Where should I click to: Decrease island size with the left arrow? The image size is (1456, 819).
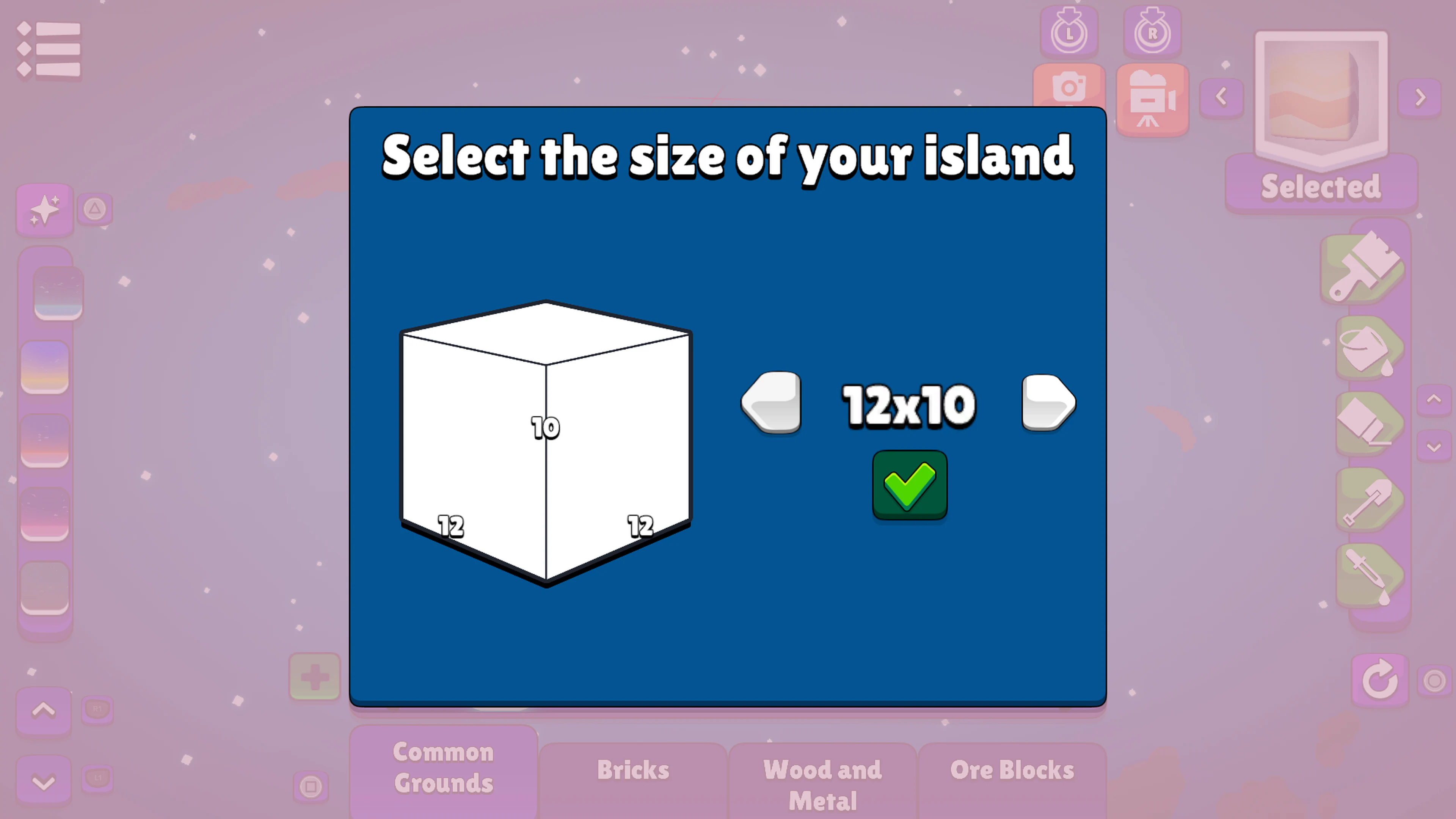[x=772, y=402]
